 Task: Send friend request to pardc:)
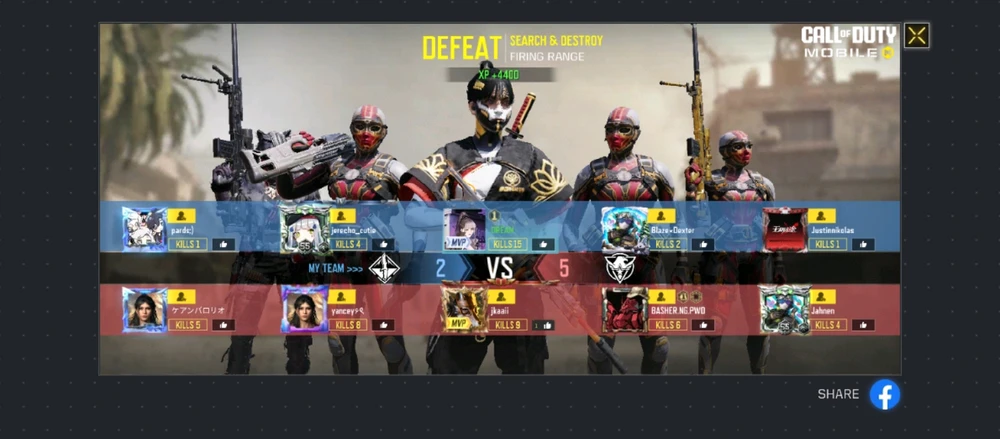click(182, 215)
